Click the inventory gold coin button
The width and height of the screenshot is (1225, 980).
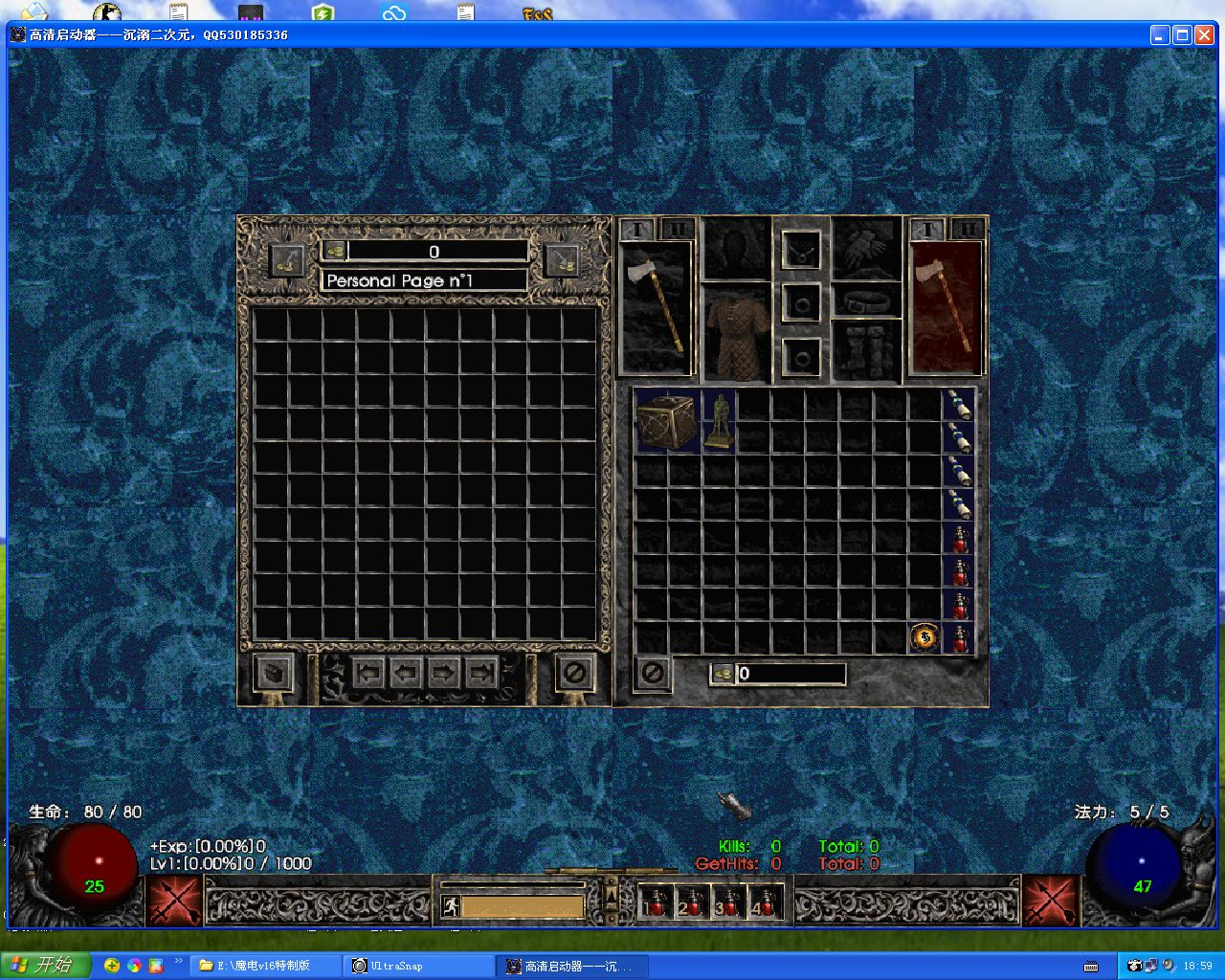point(723,674)
